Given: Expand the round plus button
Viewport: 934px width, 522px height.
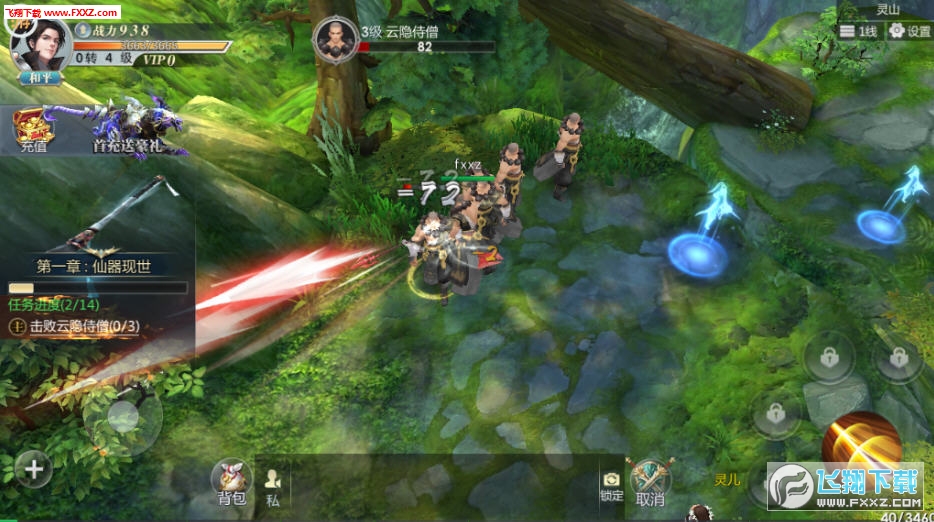Looking at the screenshot, I should pyautogui.click(x=33, y=468).
